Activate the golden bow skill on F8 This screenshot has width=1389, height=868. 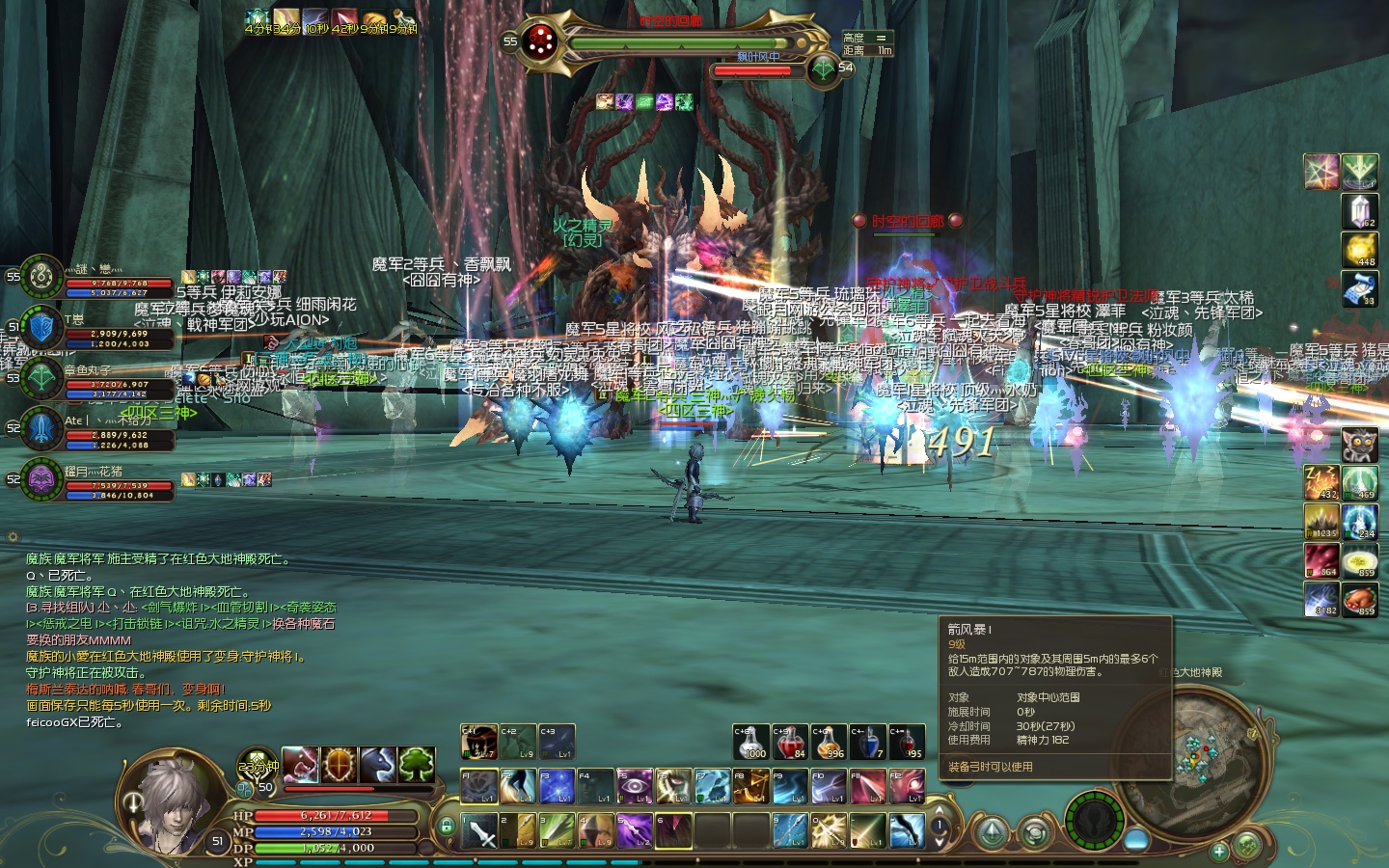point(750,786)
